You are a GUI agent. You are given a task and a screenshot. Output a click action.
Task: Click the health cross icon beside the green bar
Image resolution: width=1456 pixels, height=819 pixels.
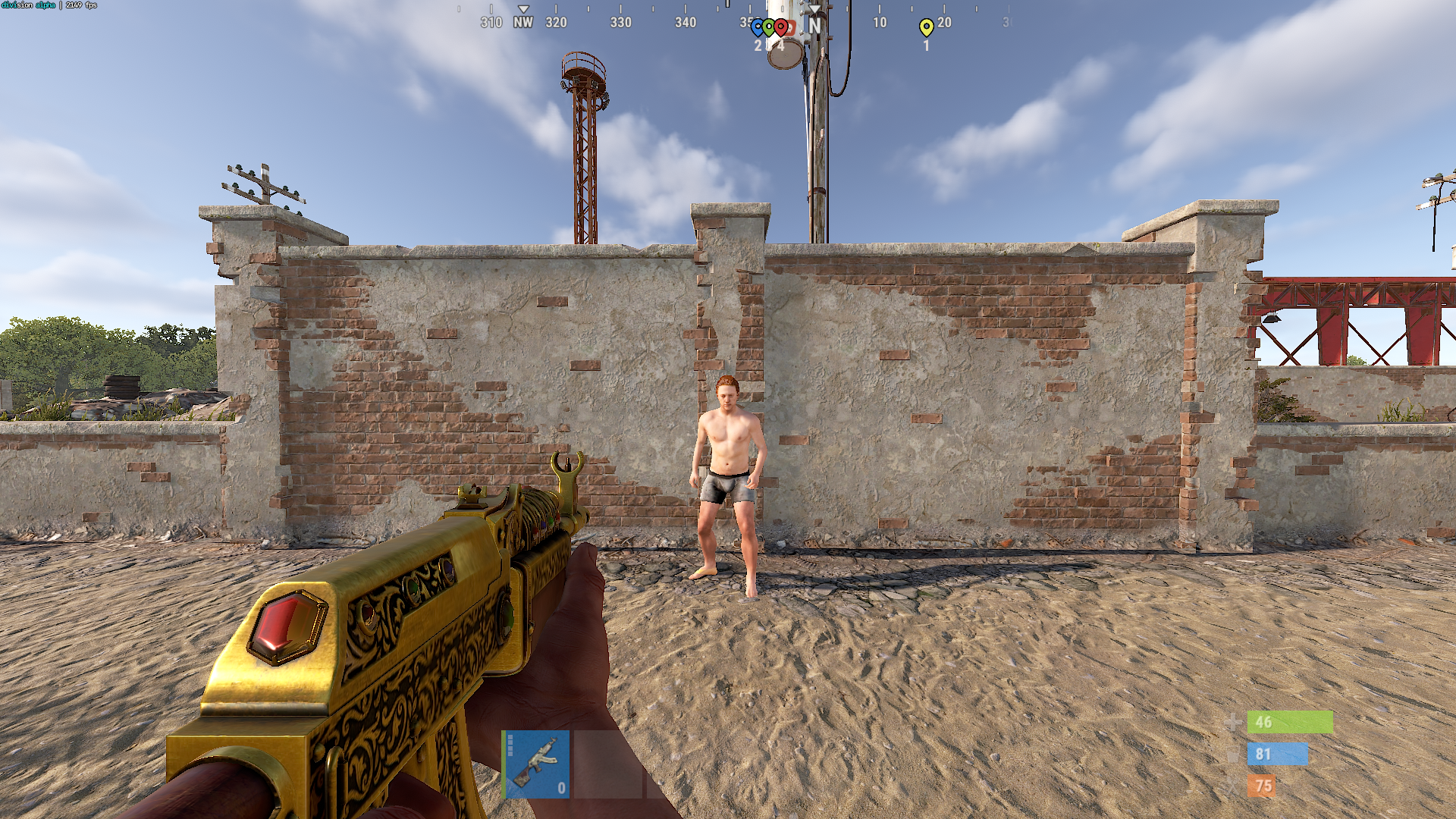coord(1234,723)
